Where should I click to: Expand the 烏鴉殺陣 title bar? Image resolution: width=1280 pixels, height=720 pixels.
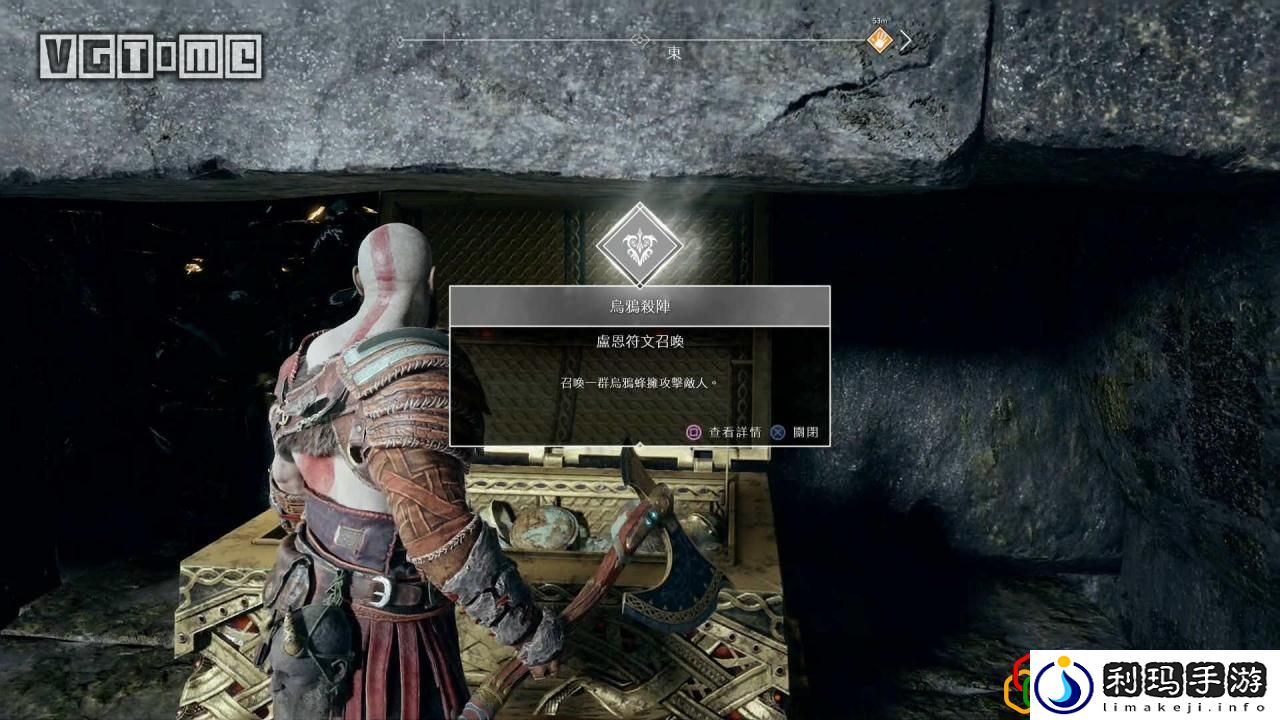pyautogui.click(x=640, y=307)
